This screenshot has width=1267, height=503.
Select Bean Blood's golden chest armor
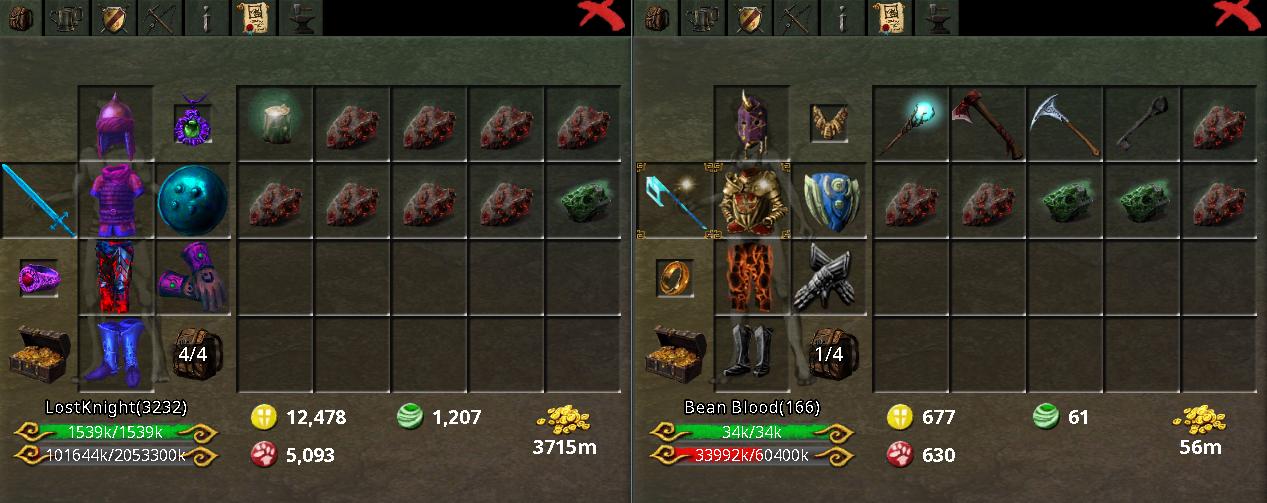(x=752, y=201)
